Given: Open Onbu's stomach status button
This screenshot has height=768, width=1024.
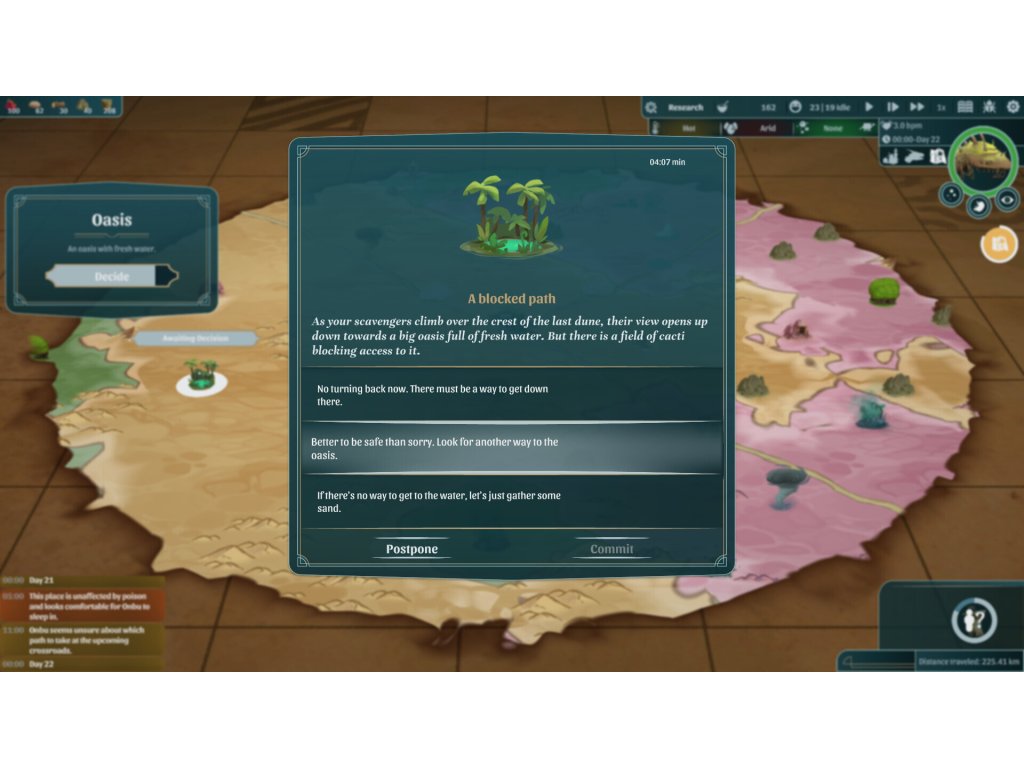Looking at the screenshot, I should [x=979, y=206].
